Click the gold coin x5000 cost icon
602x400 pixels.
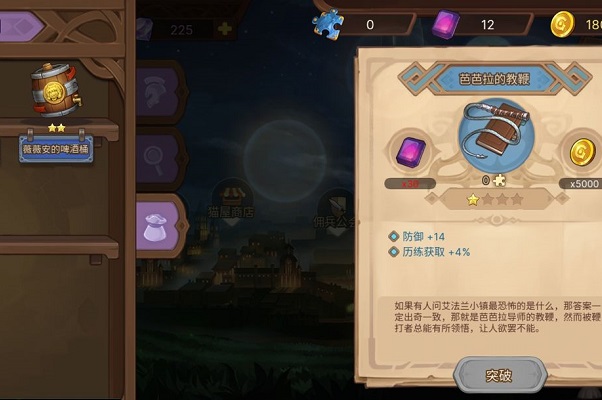(x=581, y=153)
